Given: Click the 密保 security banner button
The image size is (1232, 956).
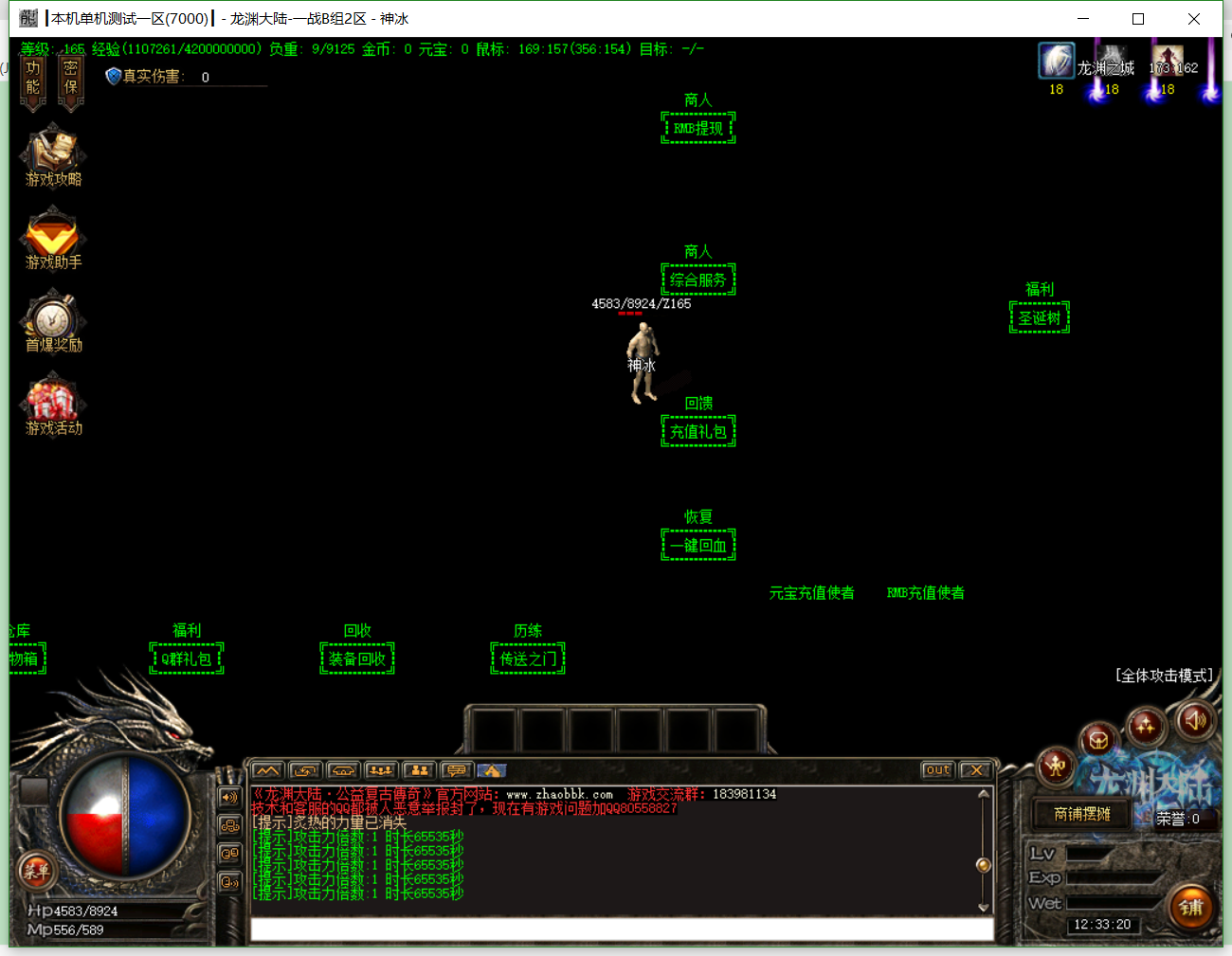Looking at the screenshot, I should coord(70,80).
